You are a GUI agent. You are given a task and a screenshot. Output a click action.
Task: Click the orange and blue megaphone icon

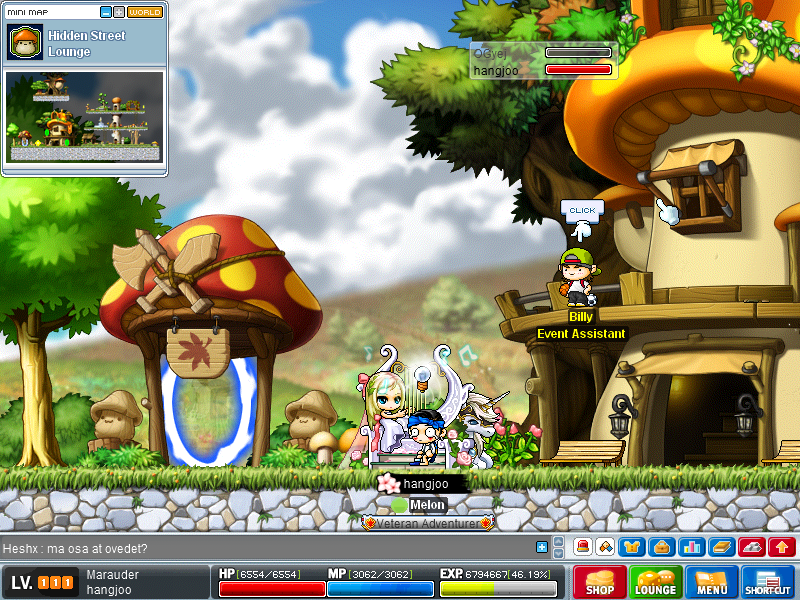pos(606,547)
